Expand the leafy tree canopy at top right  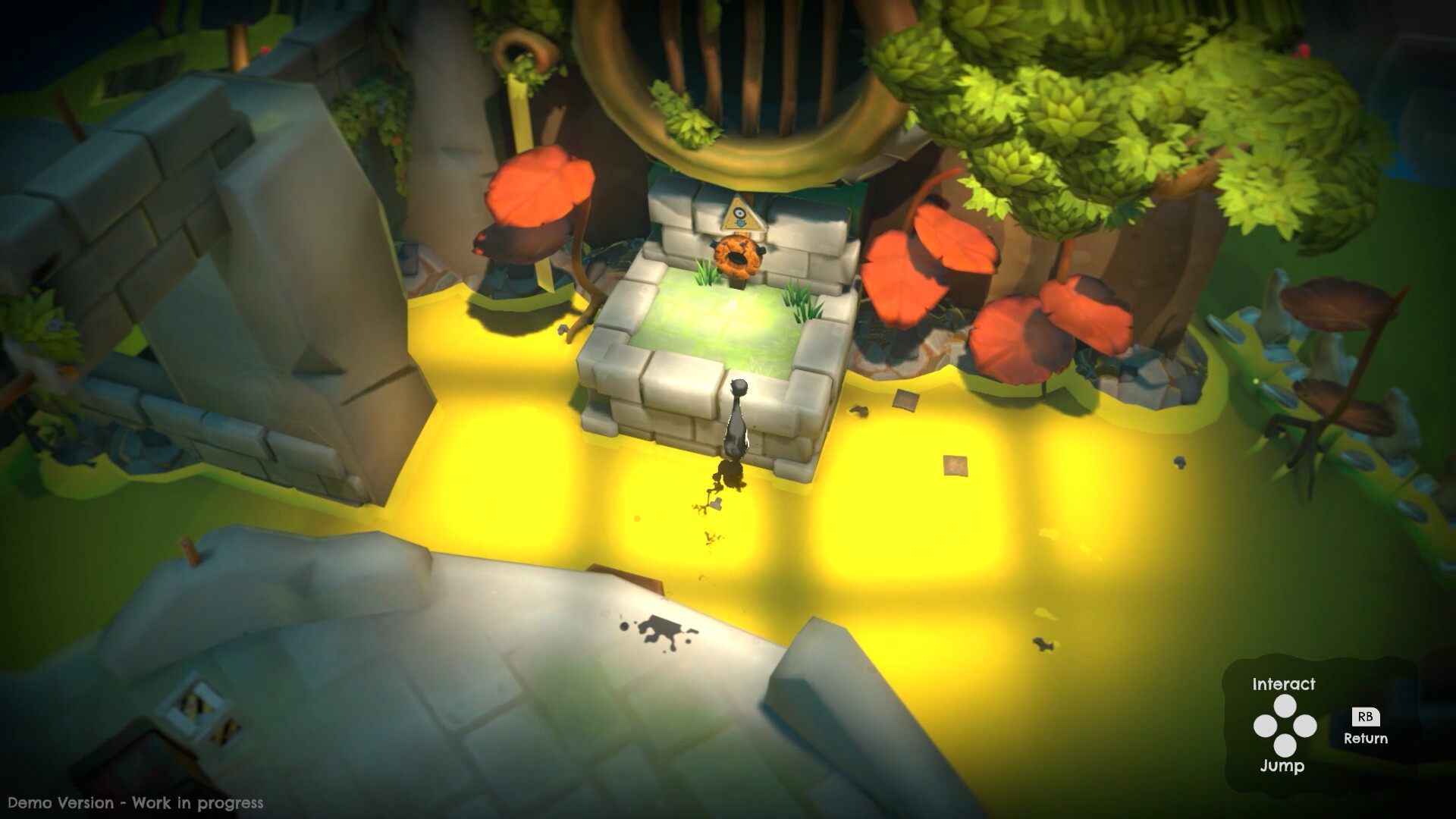[1100, 106]
